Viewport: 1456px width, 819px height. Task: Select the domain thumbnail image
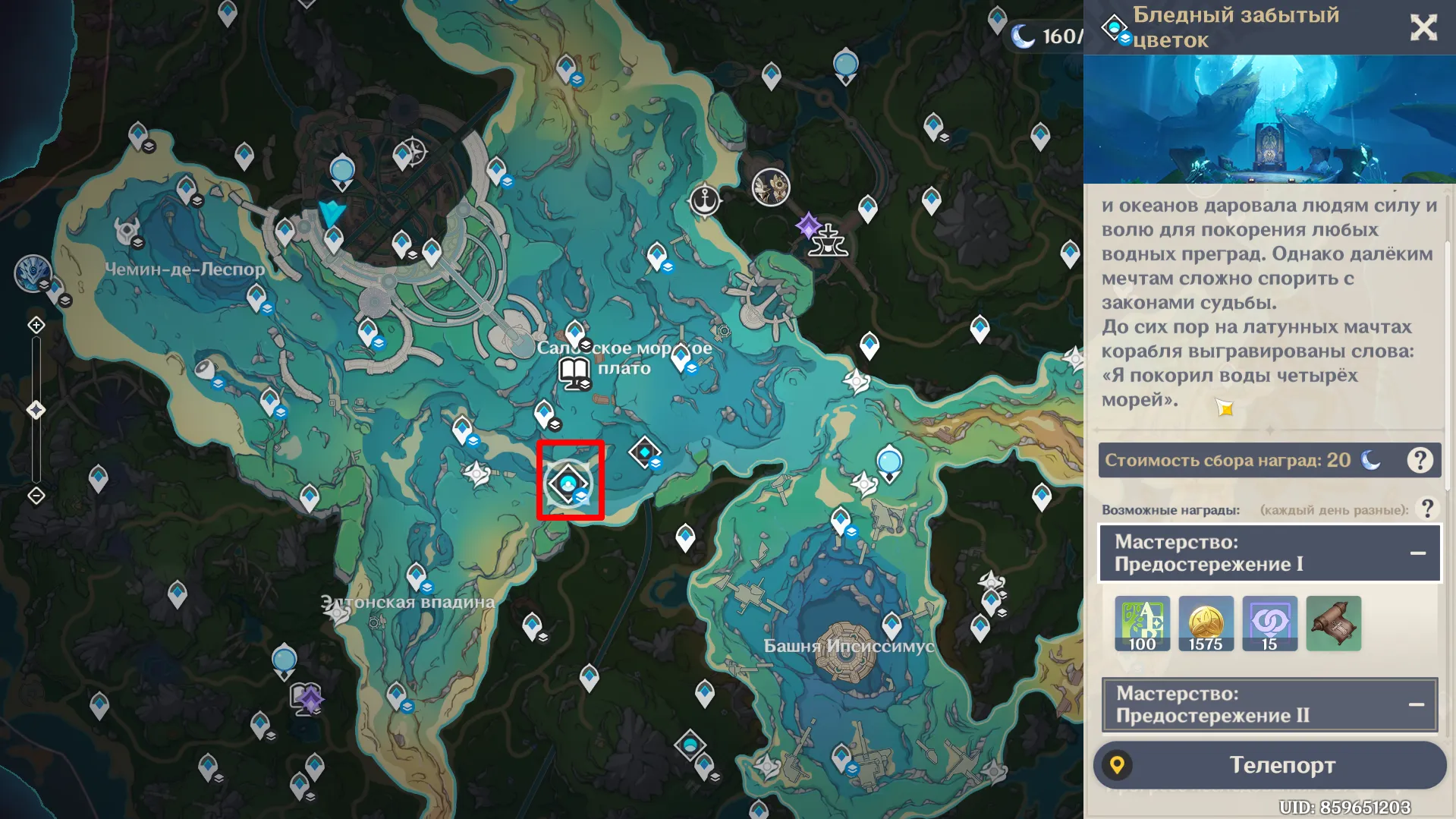pos(1269,119)
